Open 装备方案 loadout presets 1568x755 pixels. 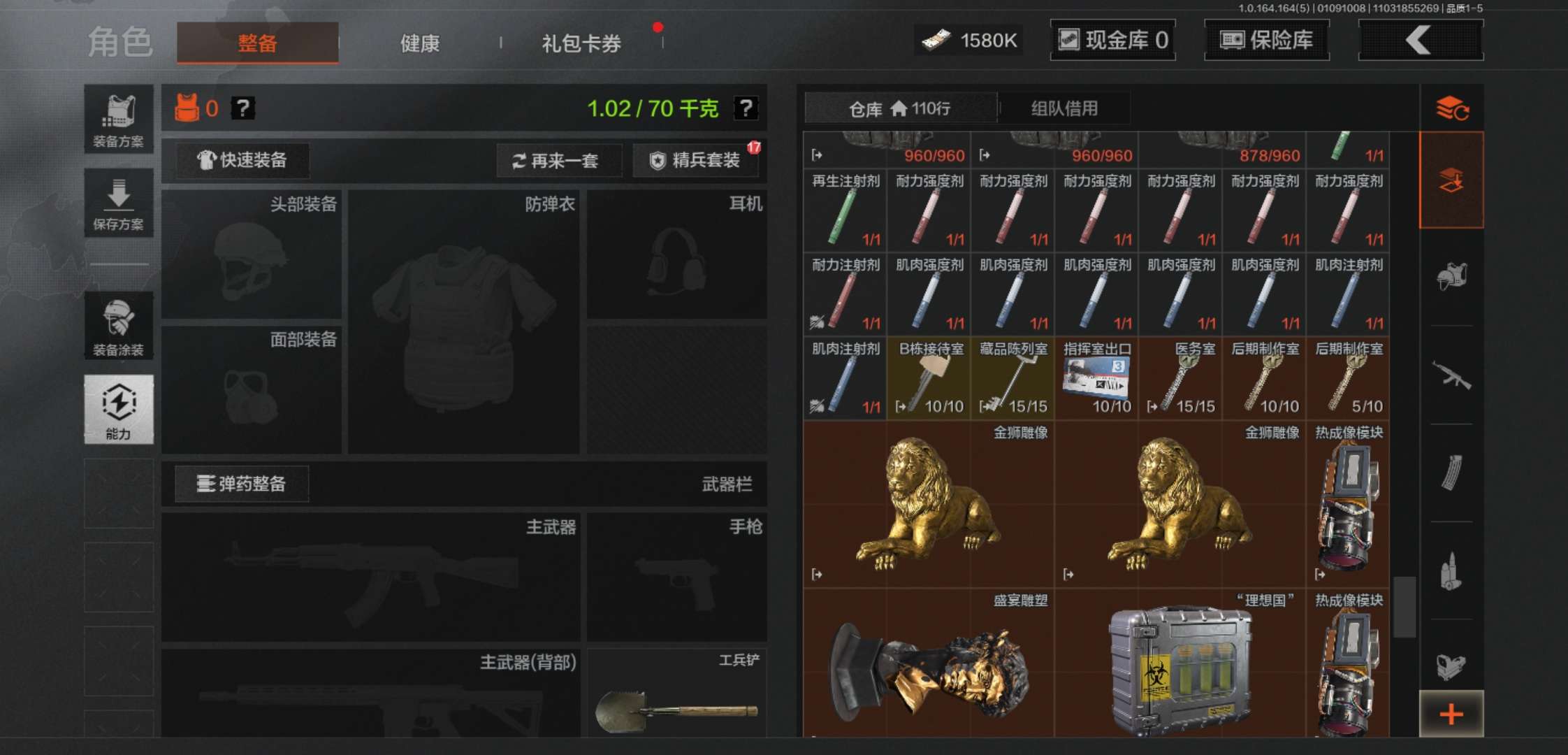[119, 120]
